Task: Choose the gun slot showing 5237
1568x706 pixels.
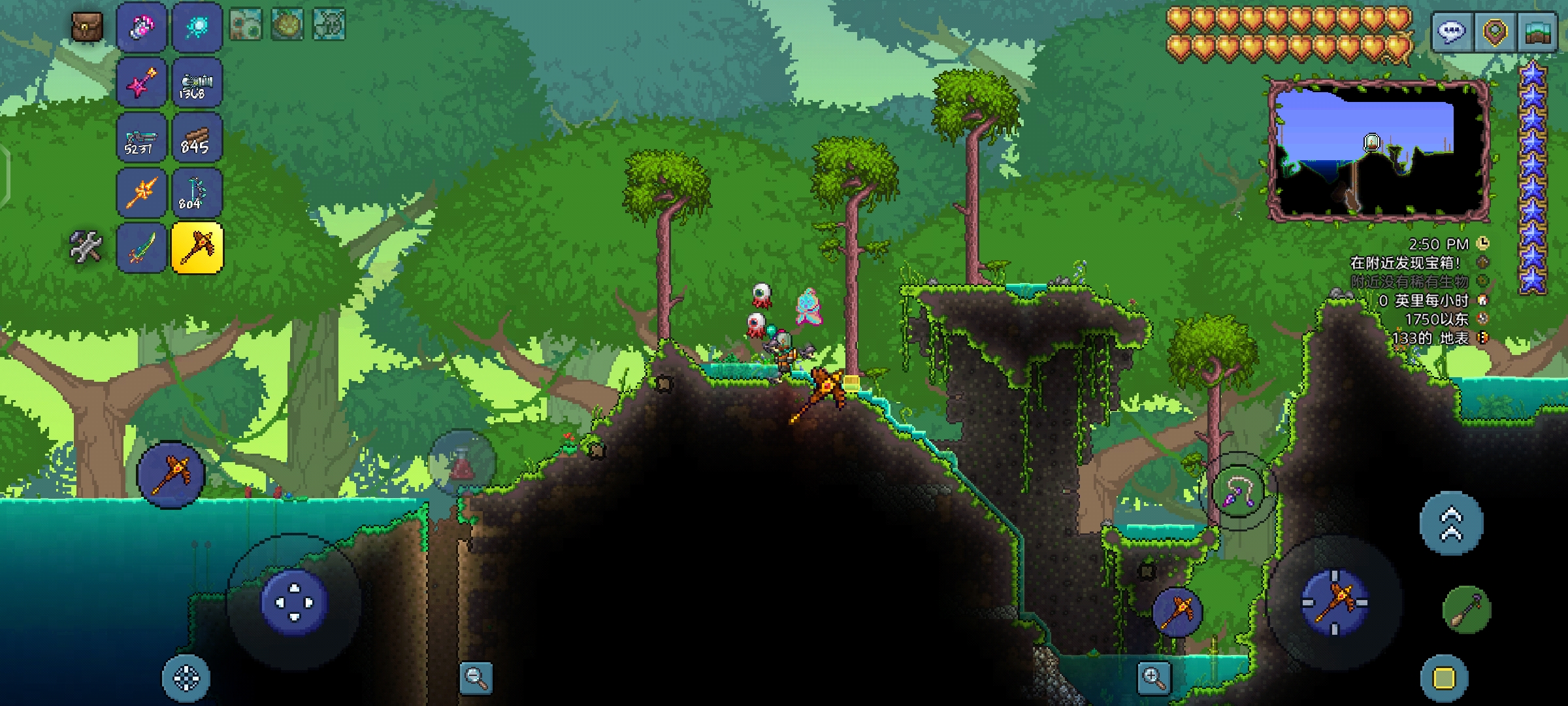Action: [142, 138]
